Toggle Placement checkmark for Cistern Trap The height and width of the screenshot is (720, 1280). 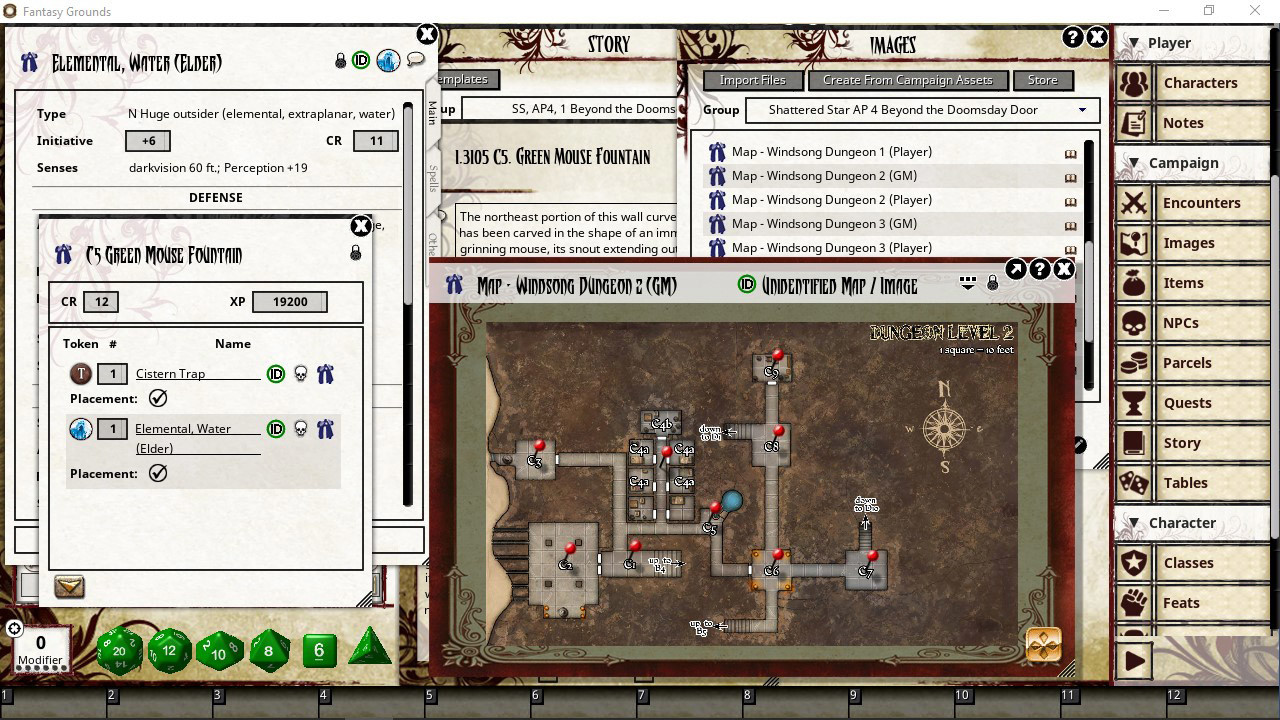(x=157, y=398)
